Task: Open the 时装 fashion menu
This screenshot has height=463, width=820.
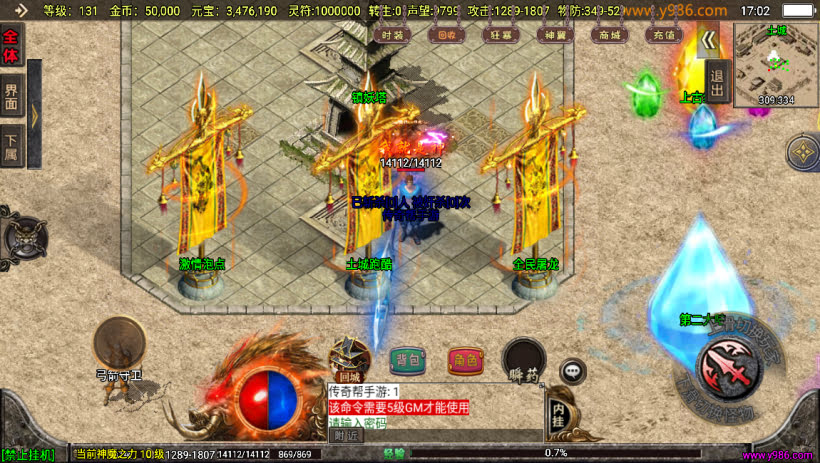Action: pos(393,34)
